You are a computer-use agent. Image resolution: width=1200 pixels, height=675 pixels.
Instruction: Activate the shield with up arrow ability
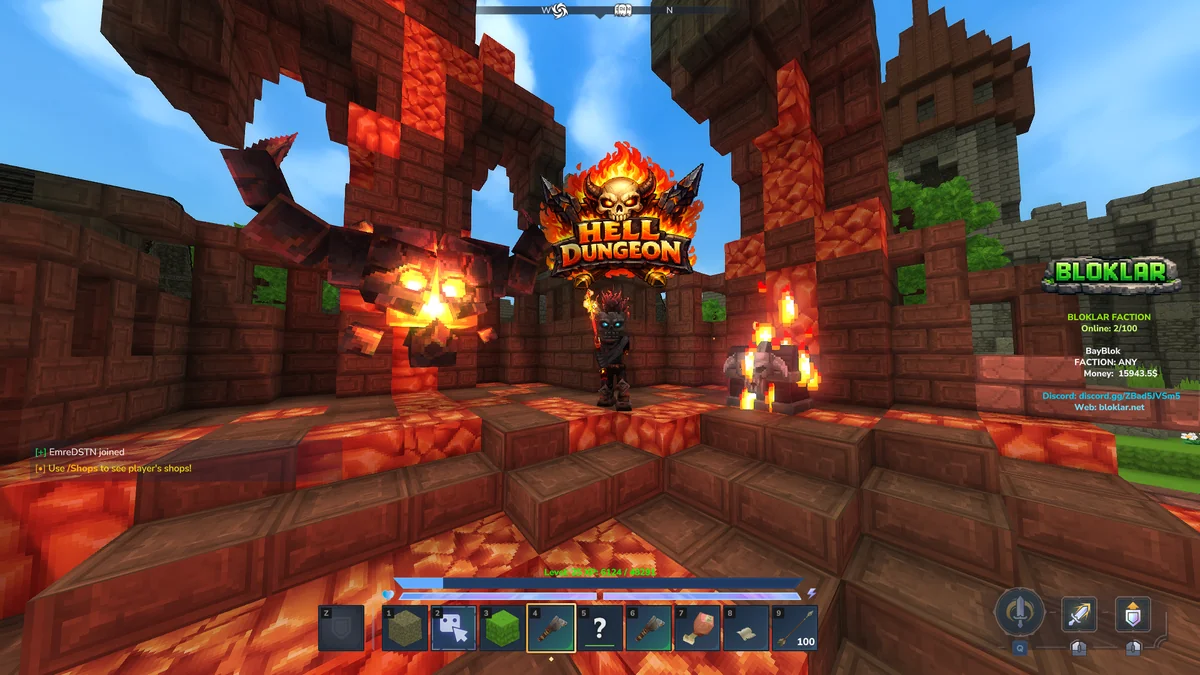pyautogui.click(x=1133, y=614)
